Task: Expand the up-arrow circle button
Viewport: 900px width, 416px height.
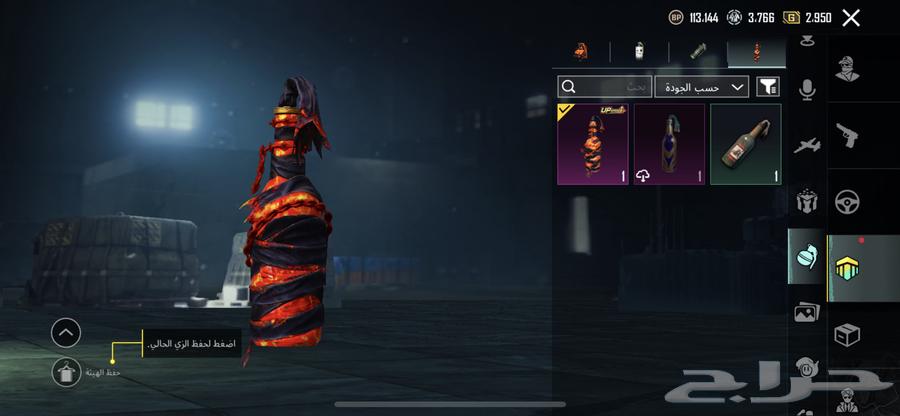Action: 66,332
